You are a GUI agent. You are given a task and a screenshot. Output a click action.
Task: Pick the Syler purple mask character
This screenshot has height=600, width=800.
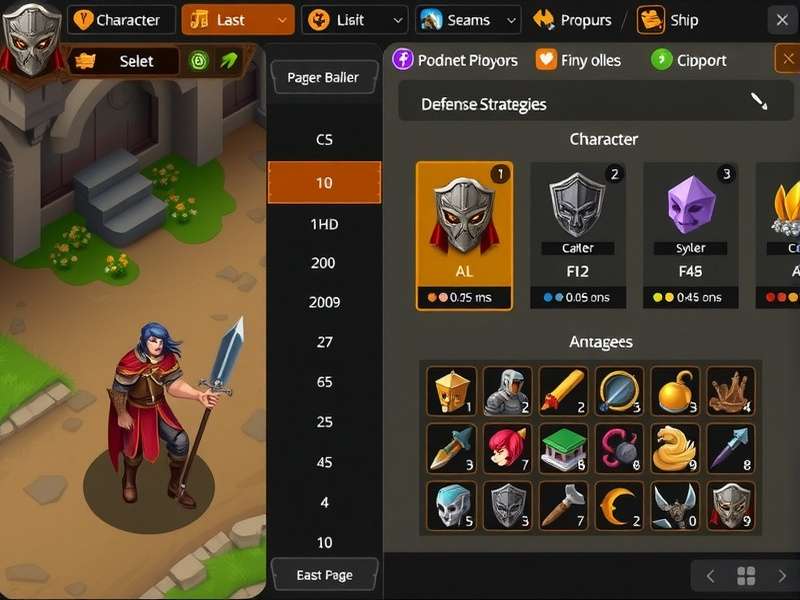[x=691, y=236]
